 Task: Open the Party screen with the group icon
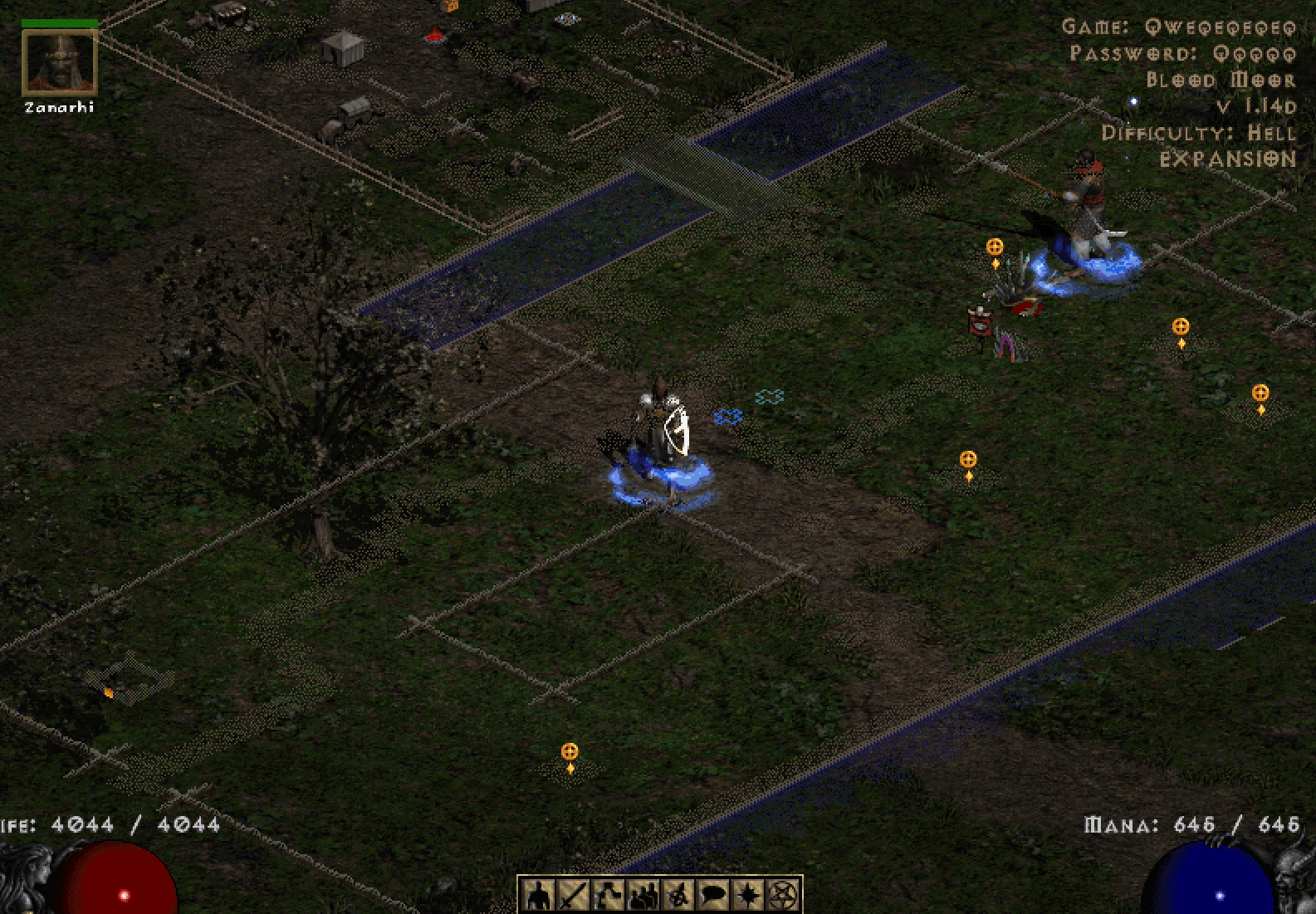click(x=643, y=895)
